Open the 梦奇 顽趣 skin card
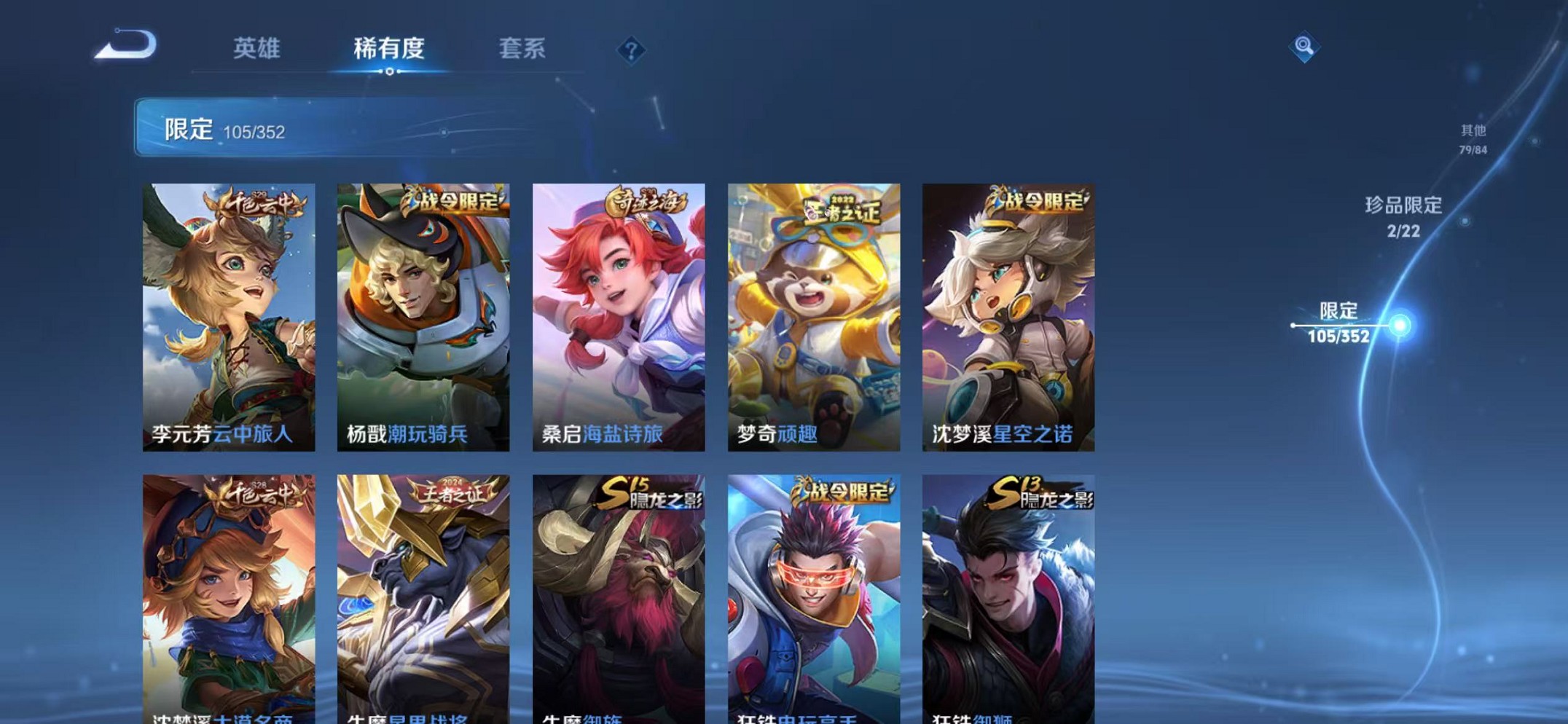Screen dimensions: 1568x724 click(x=813, y=313)
